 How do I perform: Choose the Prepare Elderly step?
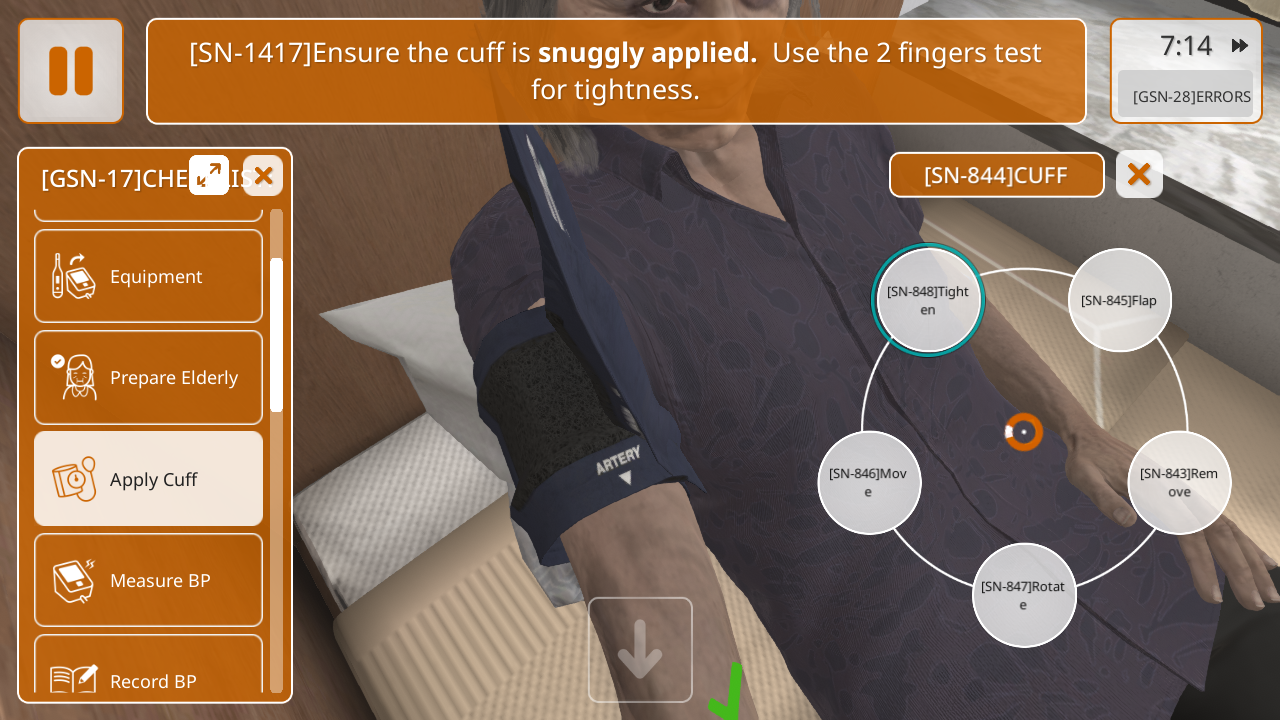point(149,378)
